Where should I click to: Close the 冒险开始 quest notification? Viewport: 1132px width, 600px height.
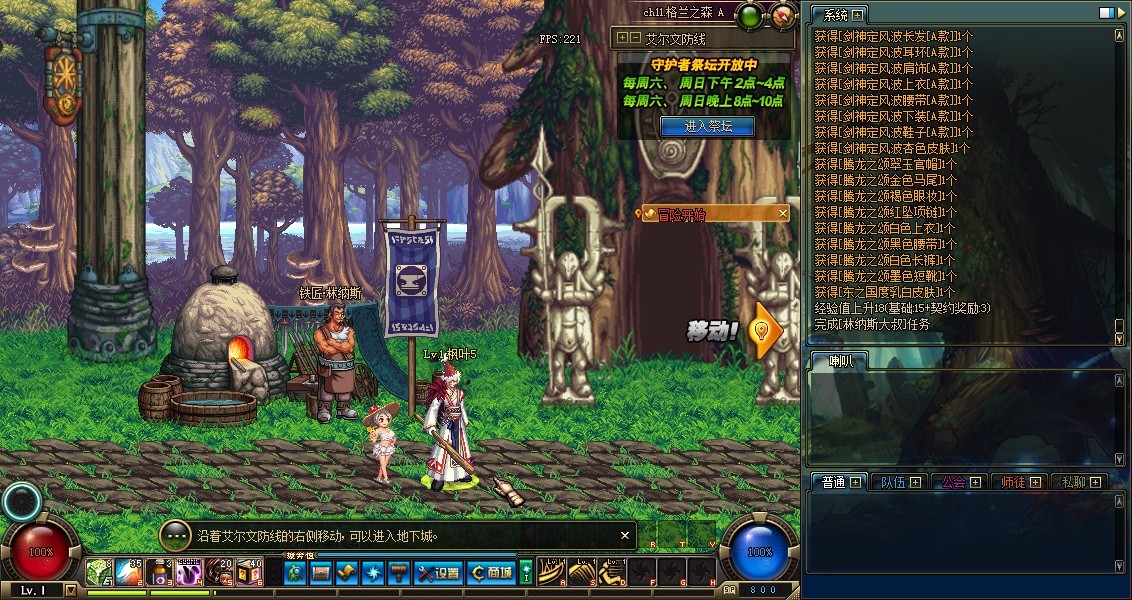coord(783,214)
